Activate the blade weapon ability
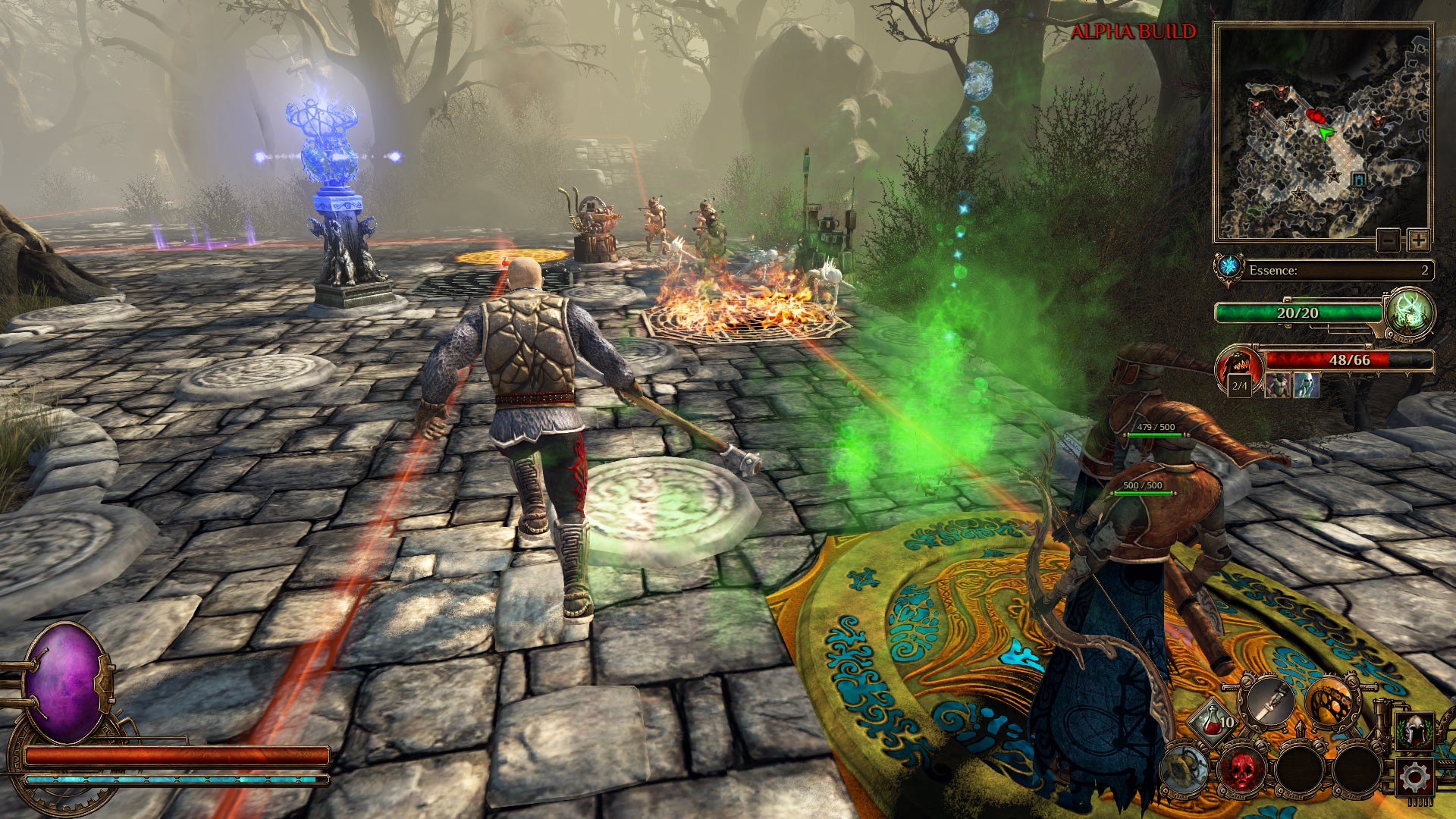Screen dimensions: 1456x819 [1270, 701]
